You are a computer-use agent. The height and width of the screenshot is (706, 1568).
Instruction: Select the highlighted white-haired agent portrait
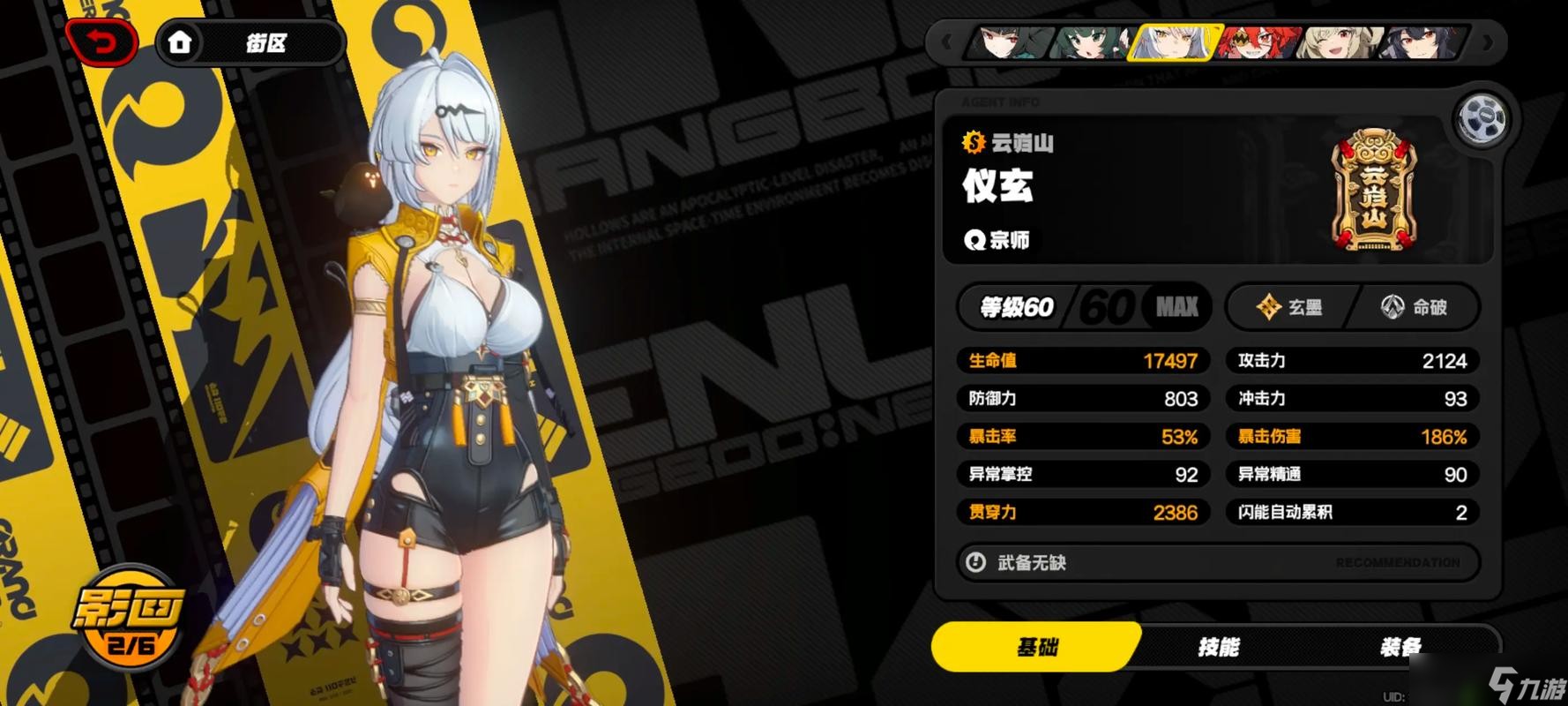coord(1175,41)
